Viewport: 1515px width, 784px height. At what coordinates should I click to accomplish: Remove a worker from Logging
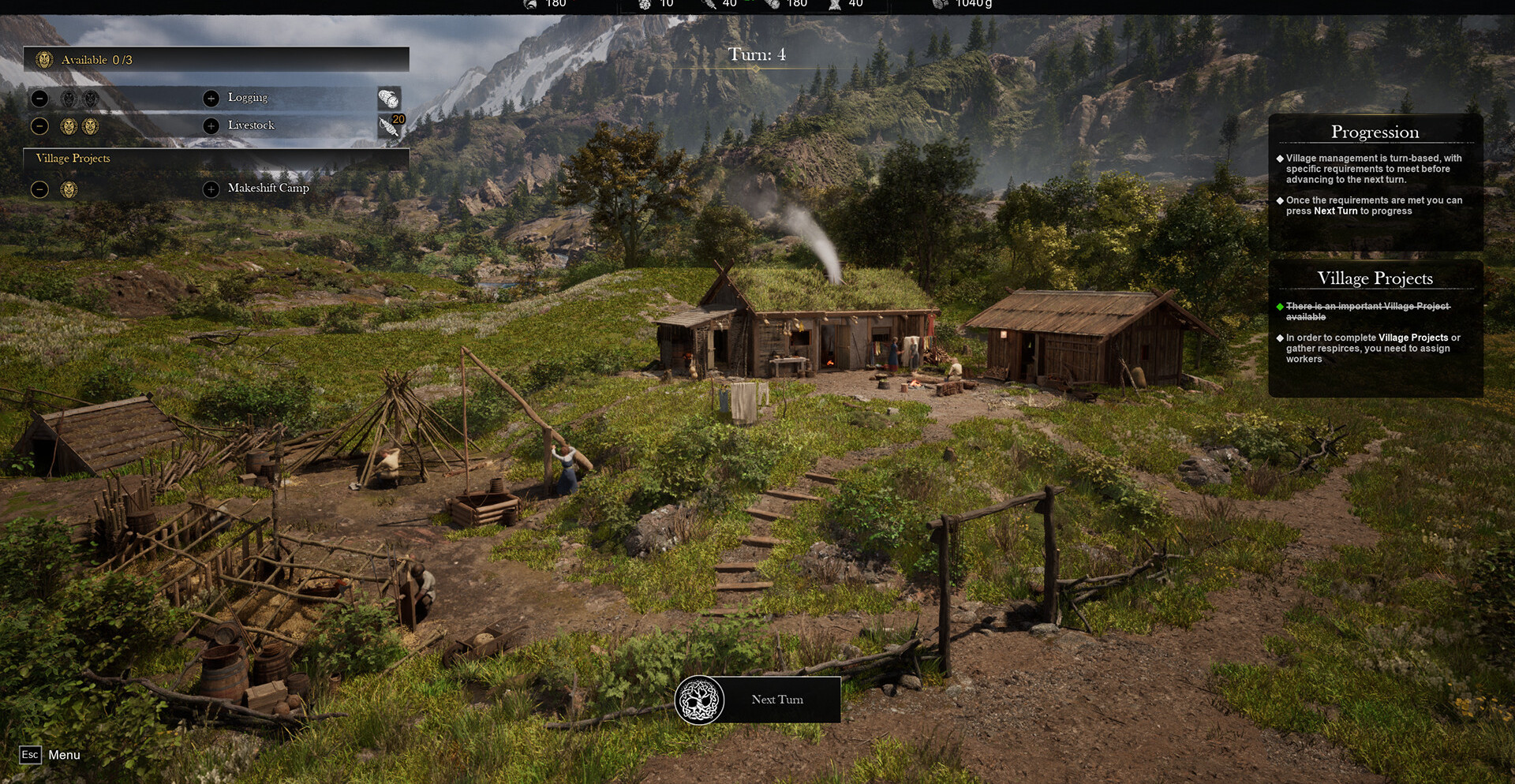(x=40, y=99)
